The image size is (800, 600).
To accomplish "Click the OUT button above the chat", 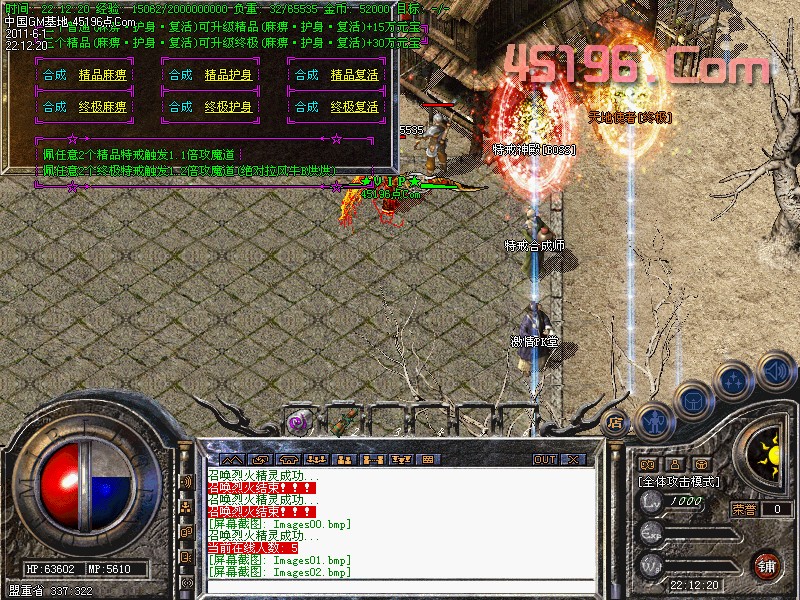I will [x=545, y=460].
